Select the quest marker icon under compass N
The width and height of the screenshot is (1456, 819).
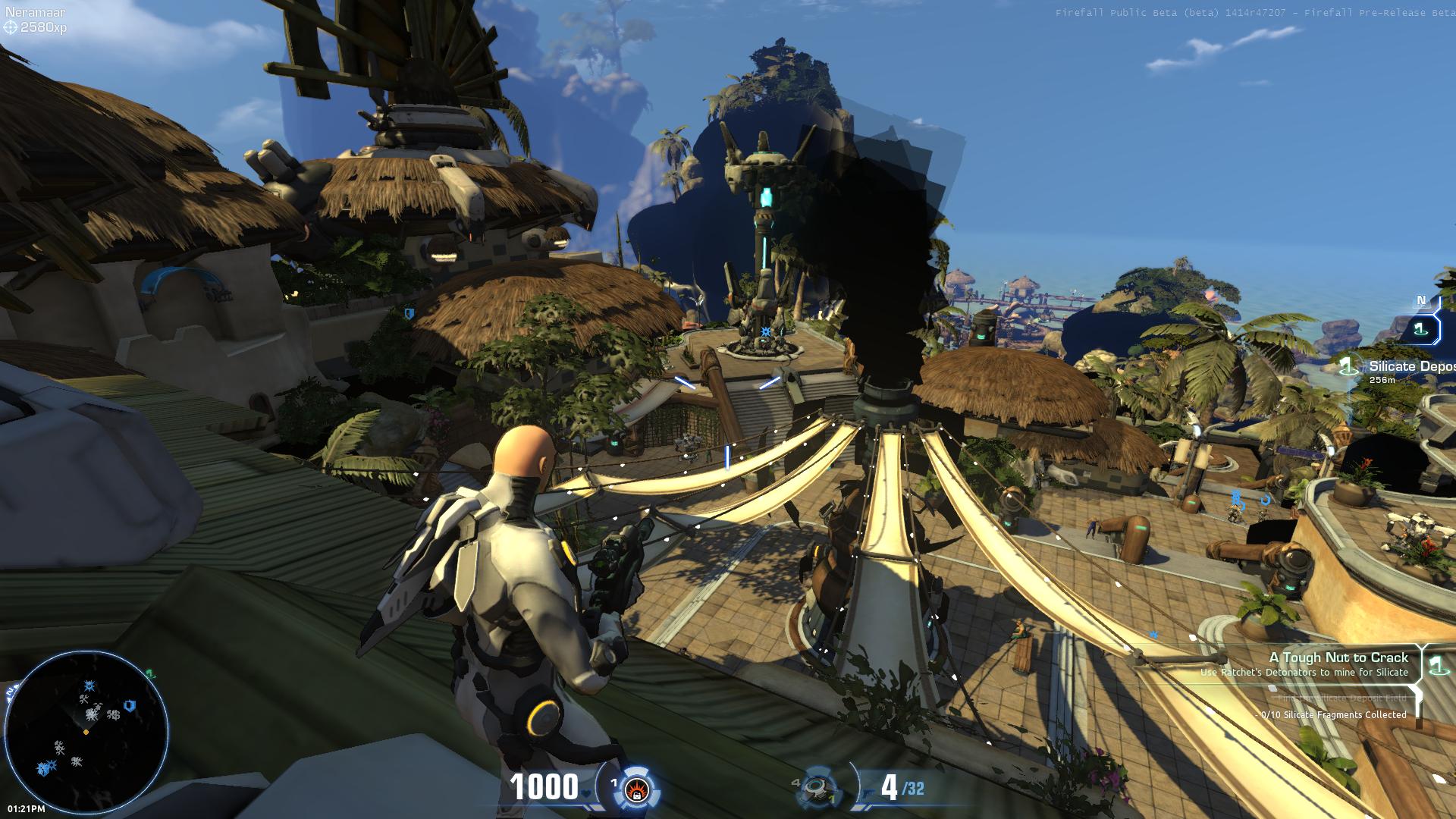tap(1420, 329)
